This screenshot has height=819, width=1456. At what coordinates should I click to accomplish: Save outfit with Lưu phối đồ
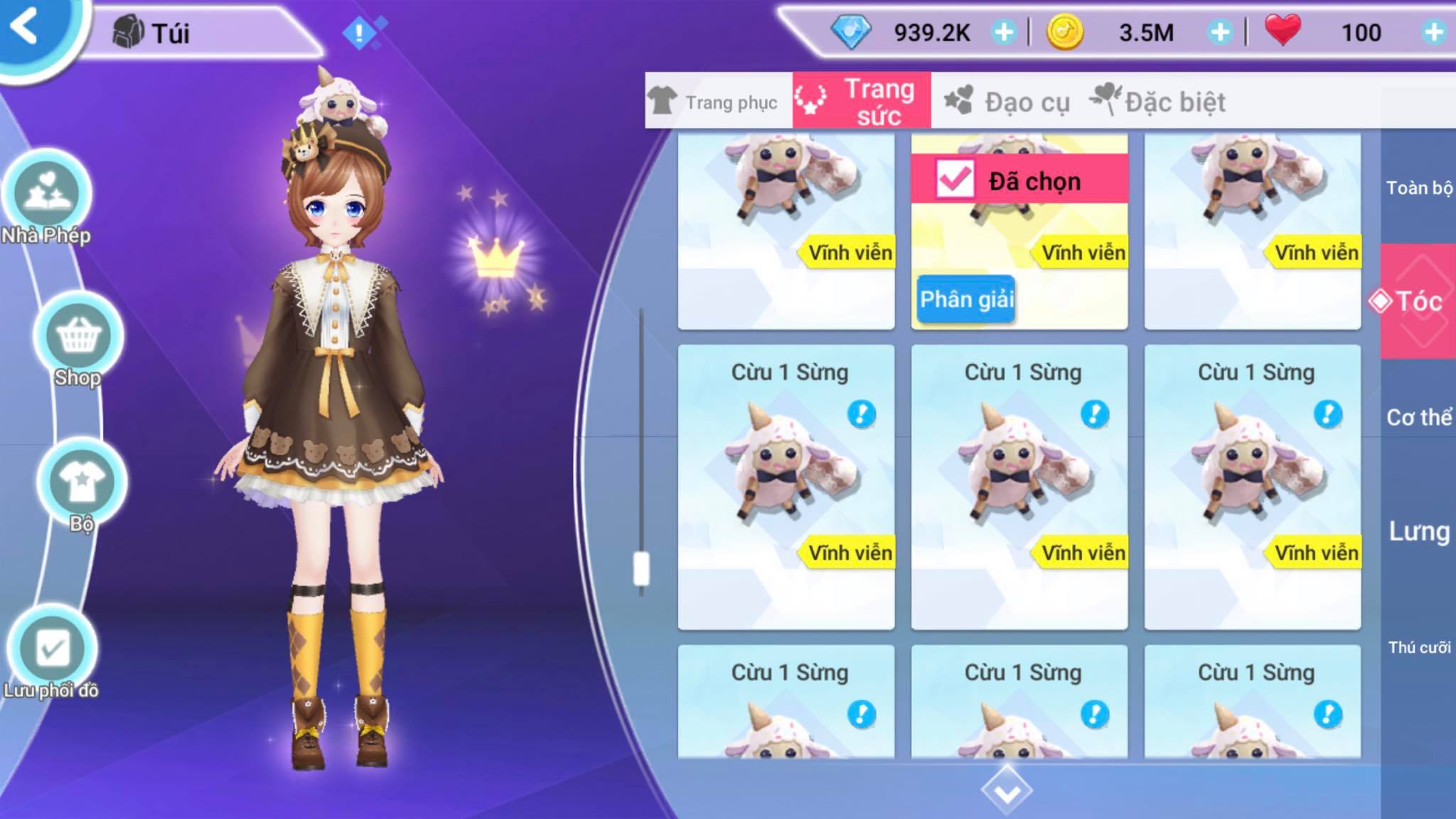pos(53,648)
